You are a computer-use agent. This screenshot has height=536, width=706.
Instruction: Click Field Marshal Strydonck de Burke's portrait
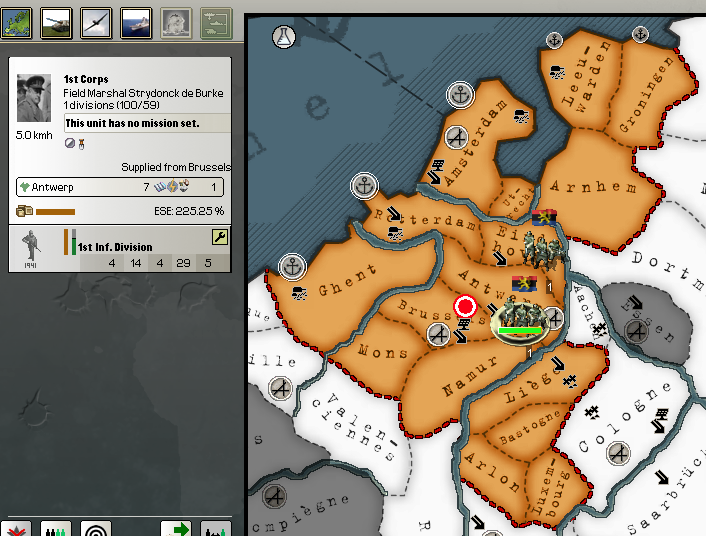pyautogui.click(x=34, y=98)
